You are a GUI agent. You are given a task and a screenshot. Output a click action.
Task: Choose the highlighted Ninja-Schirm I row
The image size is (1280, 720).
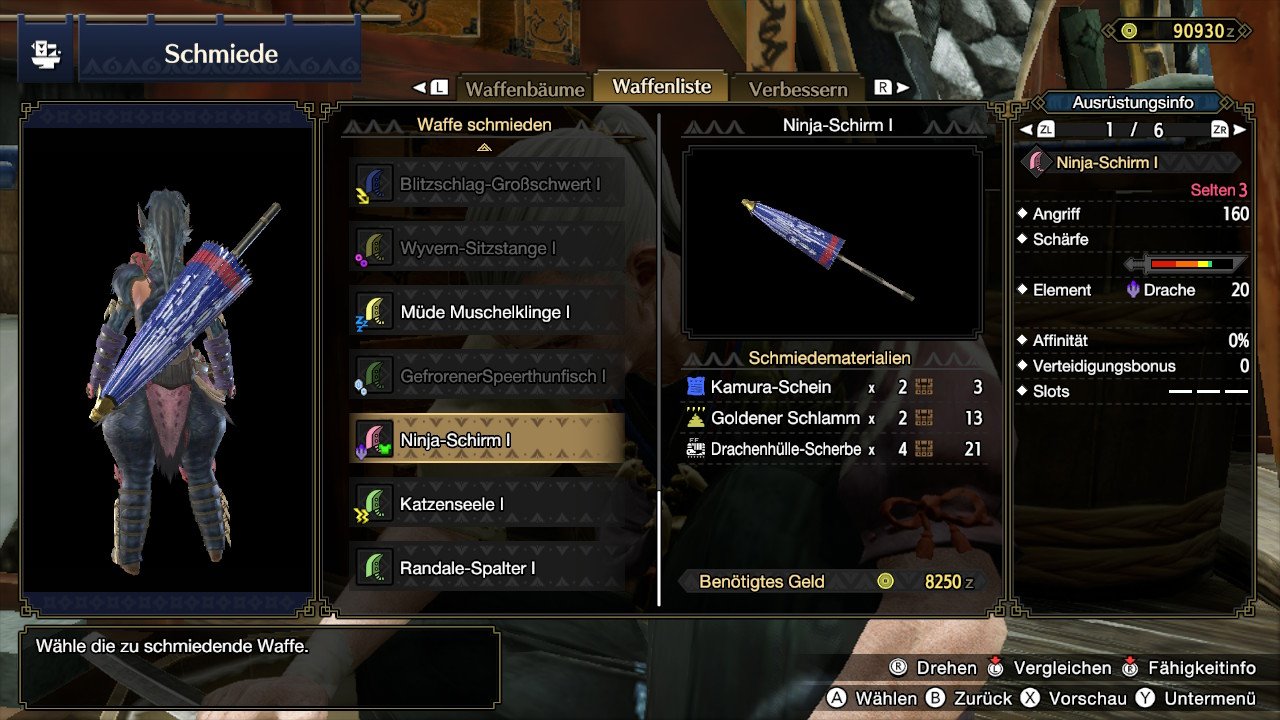pyautogui.click(x=487, y=440)
